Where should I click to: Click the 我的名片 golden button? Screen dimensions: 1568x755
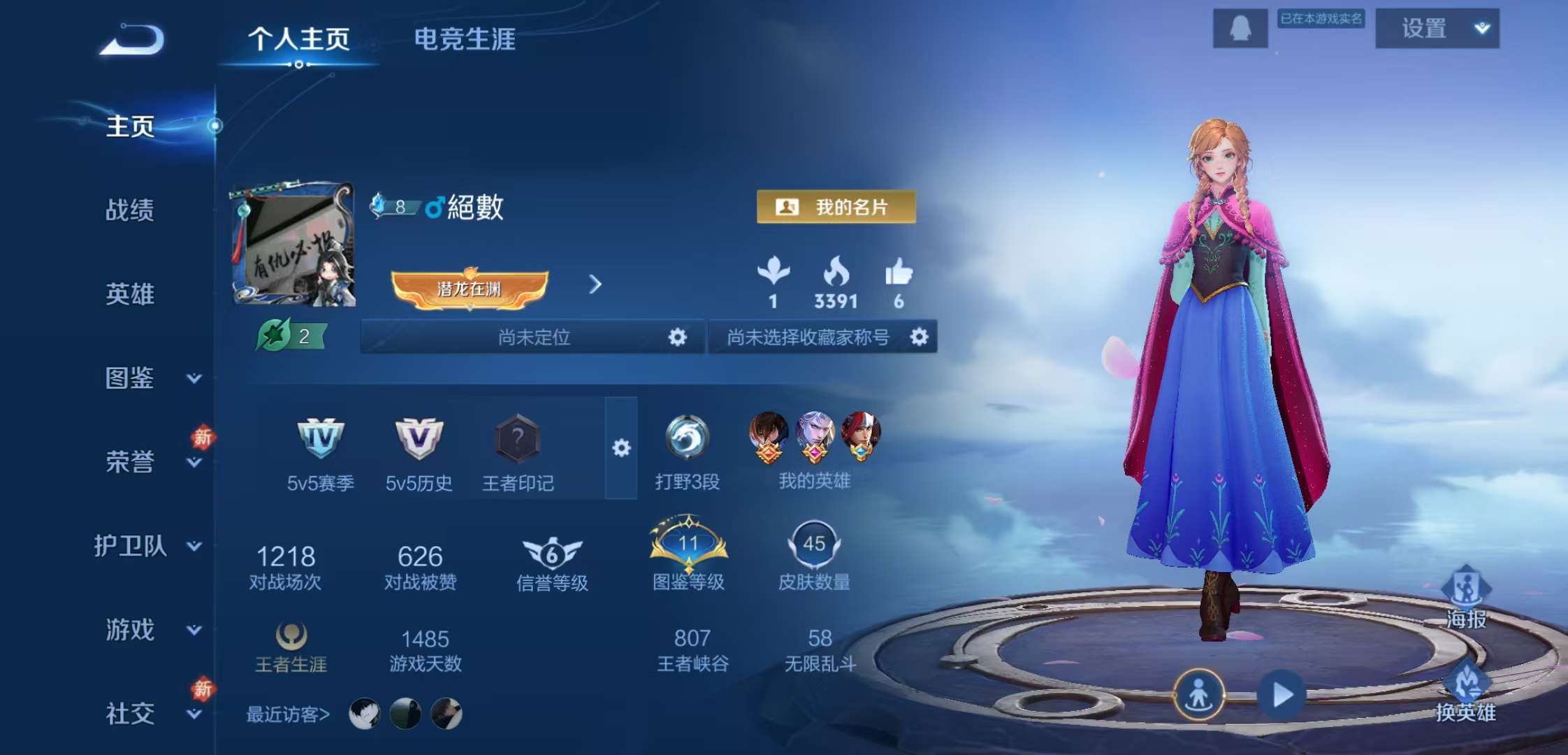[835, 206]
